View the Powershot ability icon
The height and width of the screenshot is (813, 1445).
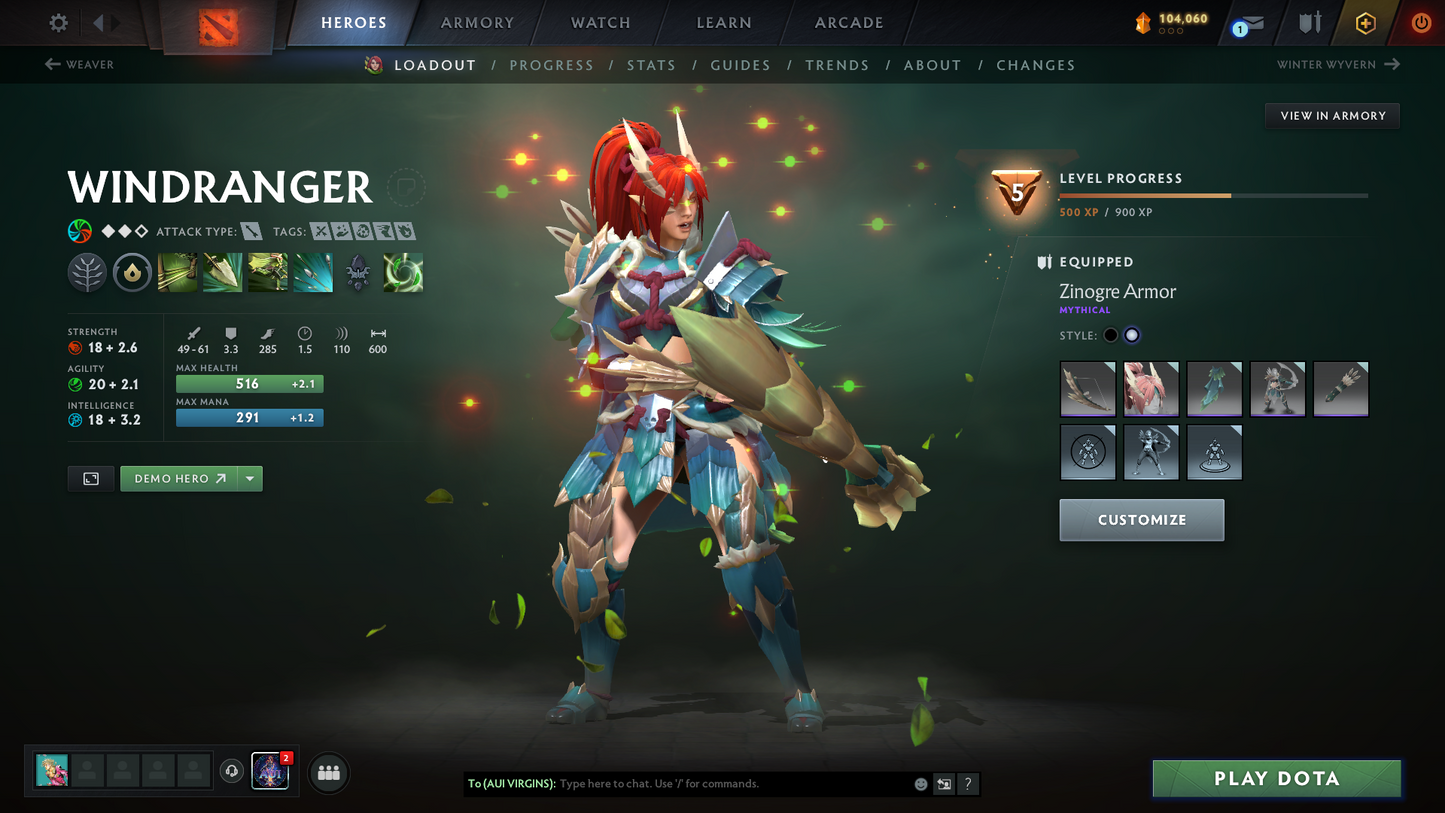222,271
